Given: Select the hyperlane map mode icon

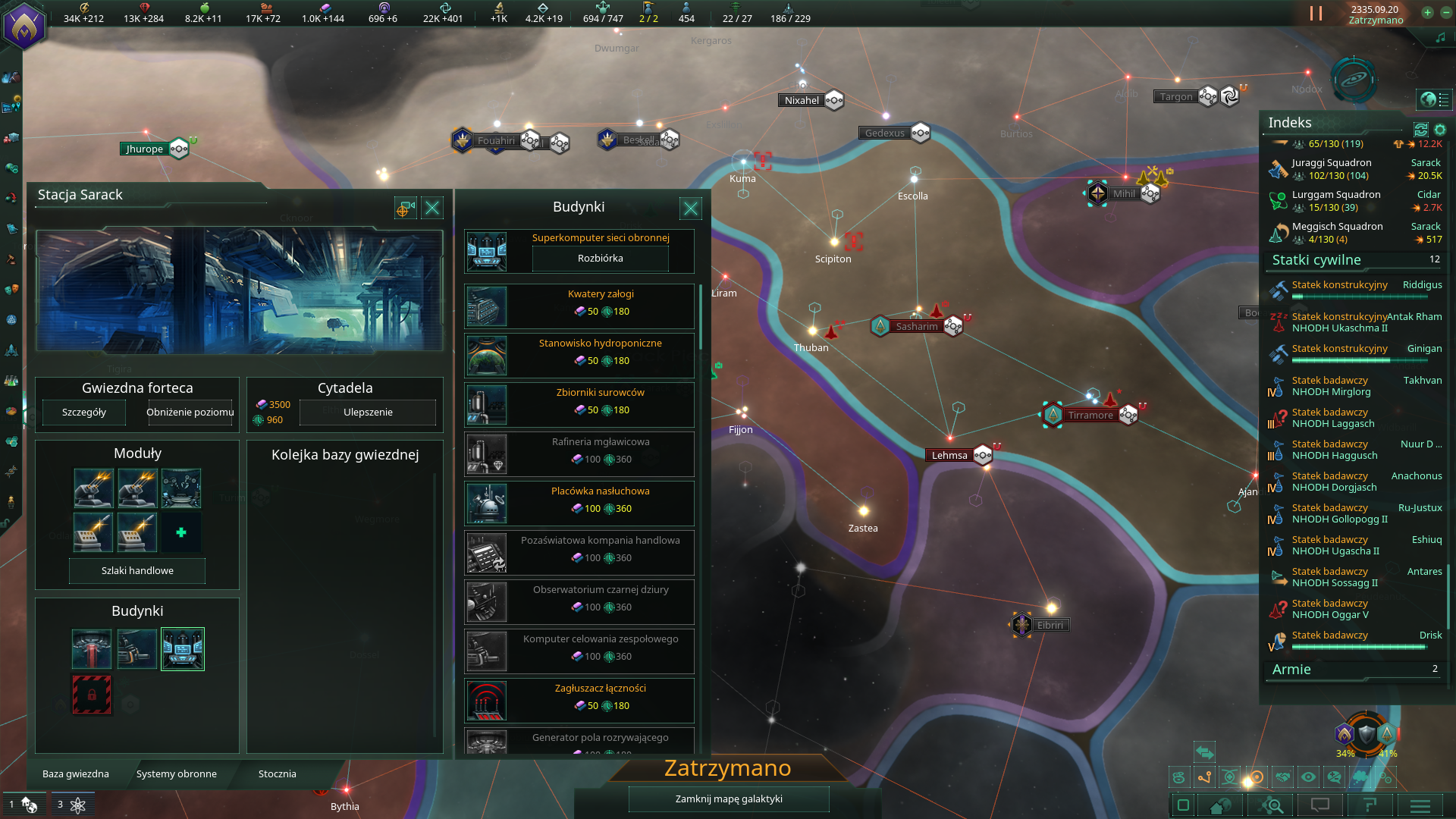Looking at the screenshot, I should click(x=1204, y=777).
